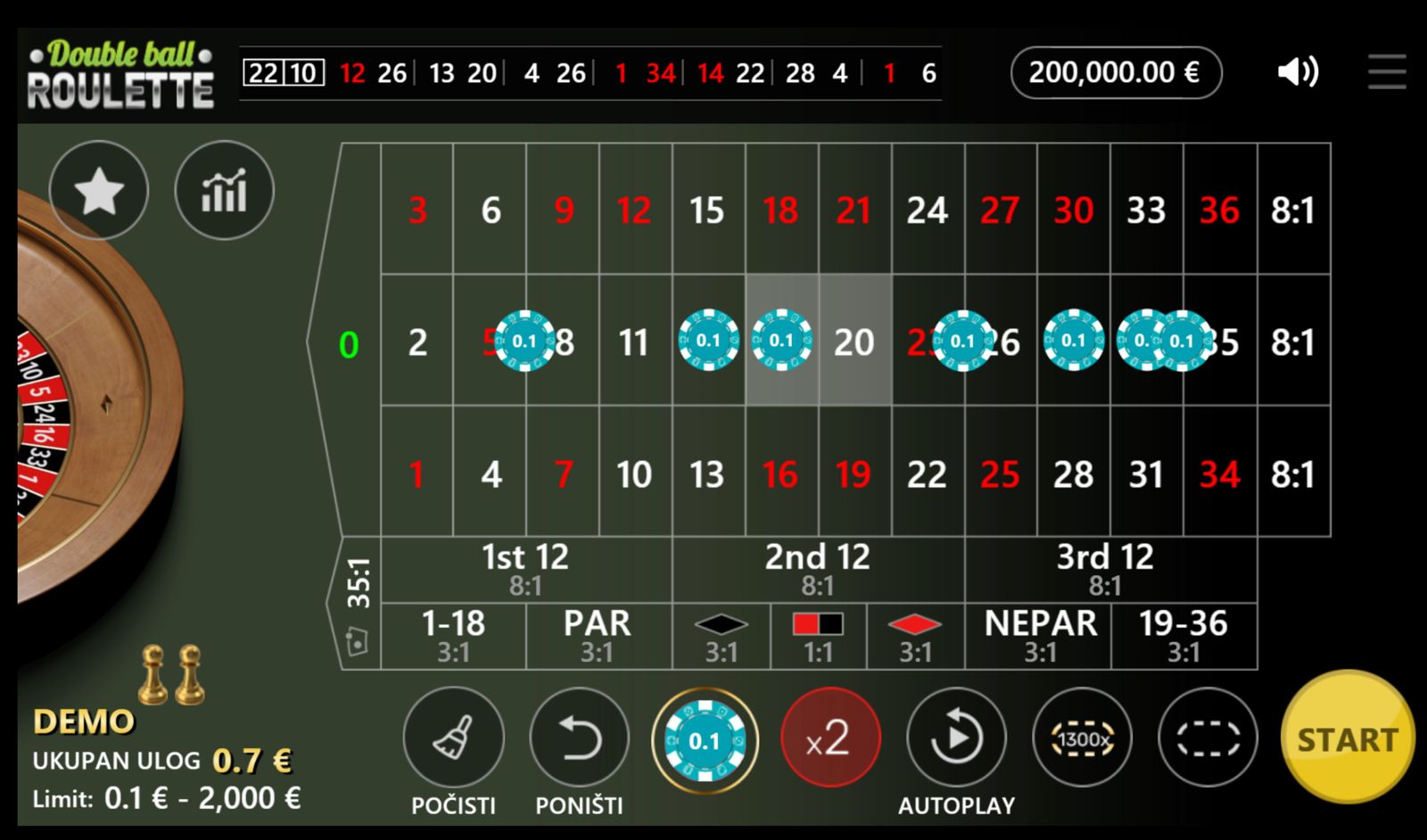Bet on the 1st 12 dozen
Screen dimensions: 1427x840
pyautogui.click(x=525, y=569)
